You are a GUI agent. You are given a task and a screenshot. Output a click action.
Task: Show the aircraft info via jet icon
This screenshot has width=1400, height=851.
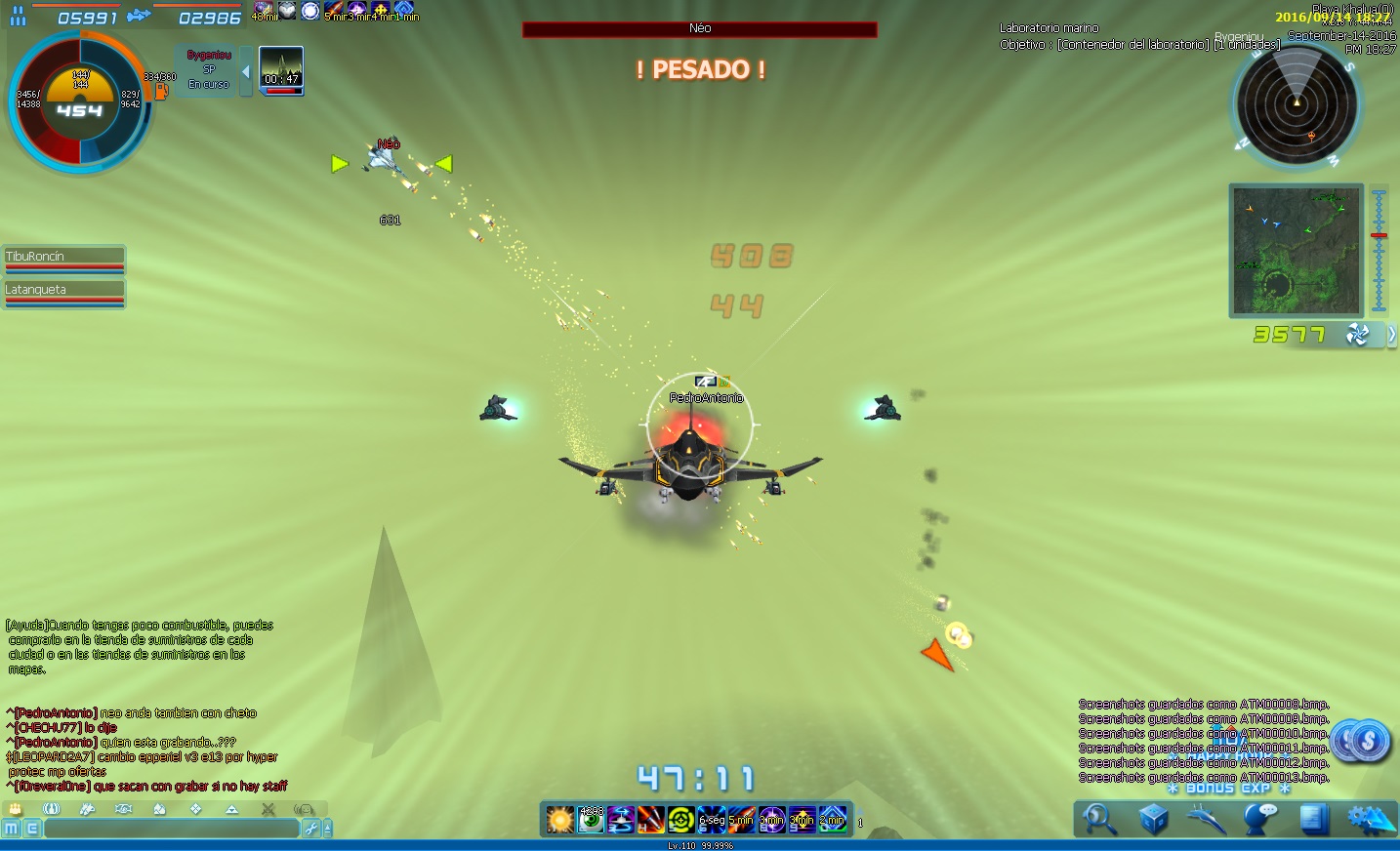(1207, 820)
